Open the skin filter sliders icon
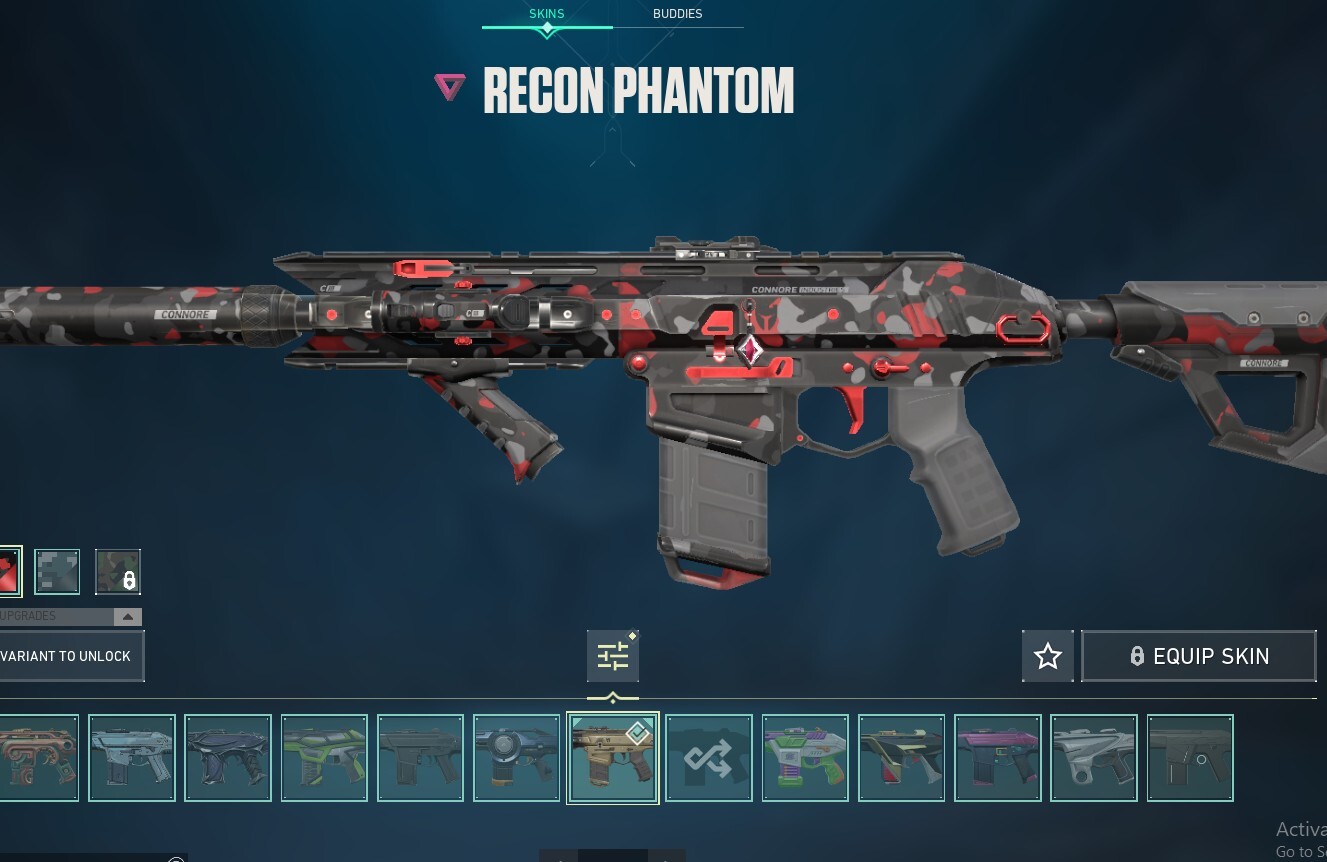The height and width of the screenshot is (862, 1327). (x=612, y=656)
